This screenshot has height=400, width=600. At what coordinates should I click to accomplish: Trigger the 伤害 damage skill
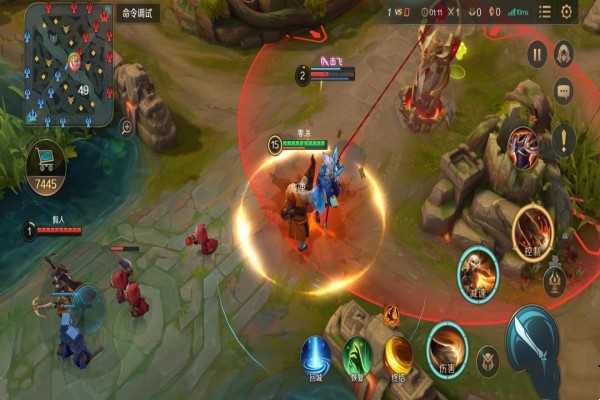(446, 347)
